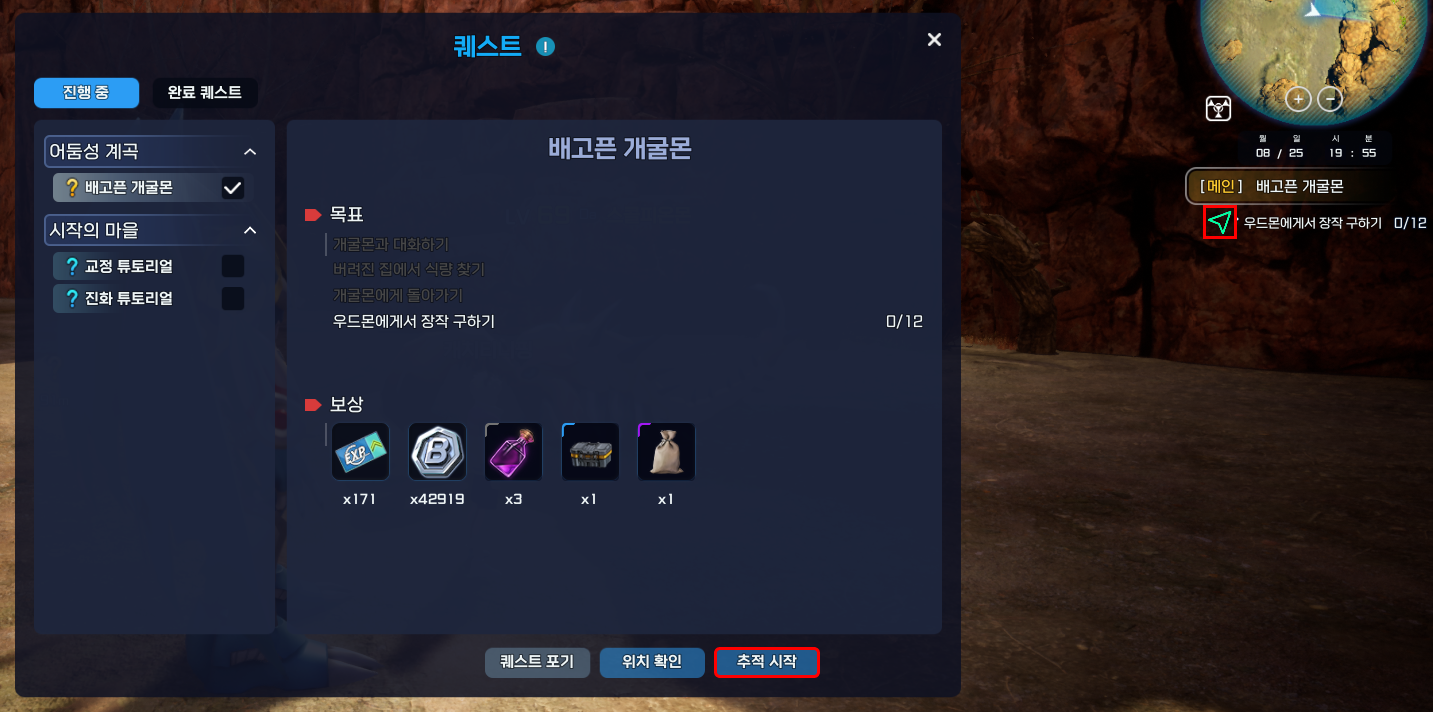Zoom in the minimap with plus button
Viewport: 1433px width, 712px height.
[x=1298, y=99]
